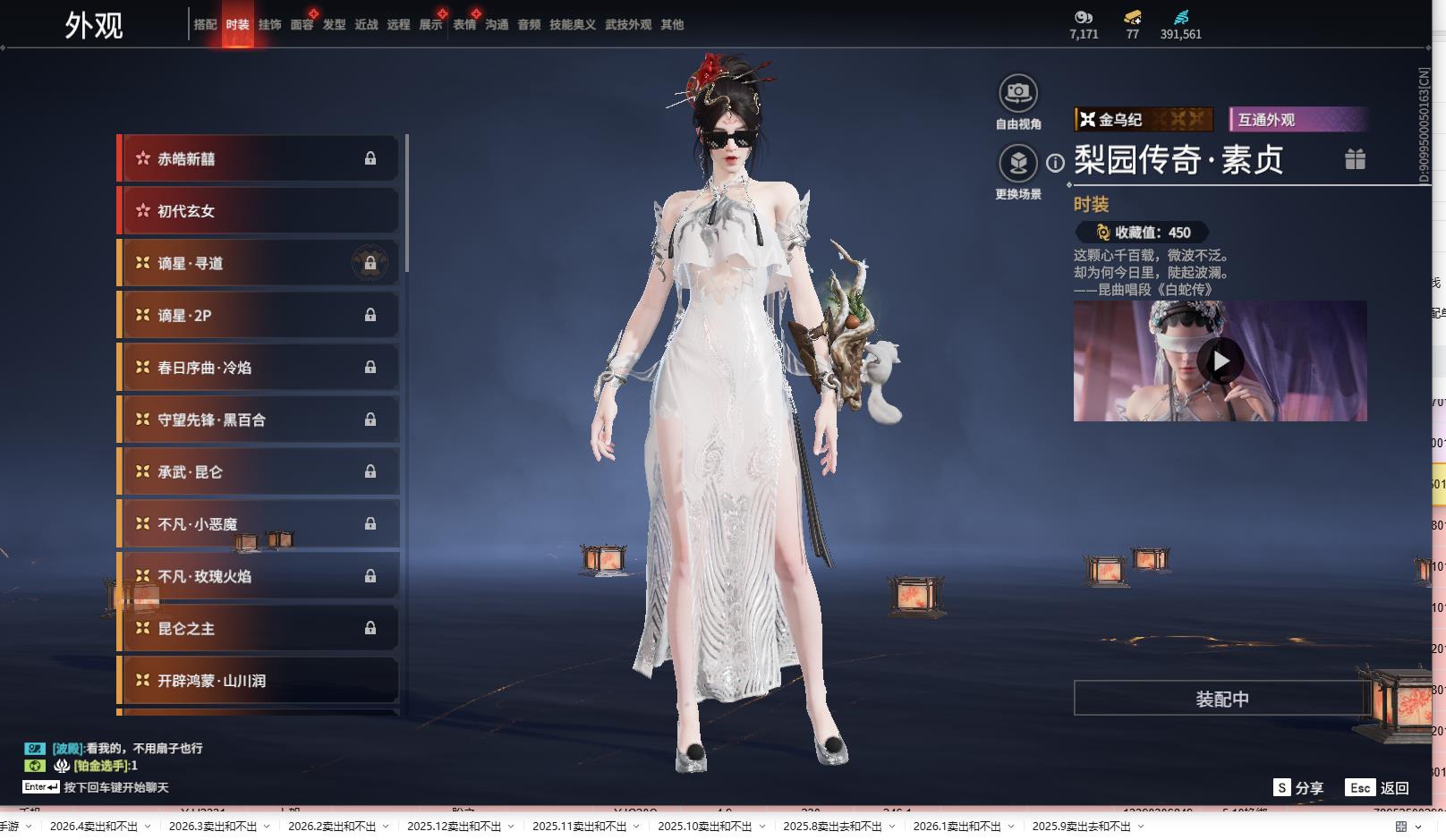
Task: Select the 初代玄女 outfit
Action: 259,211
